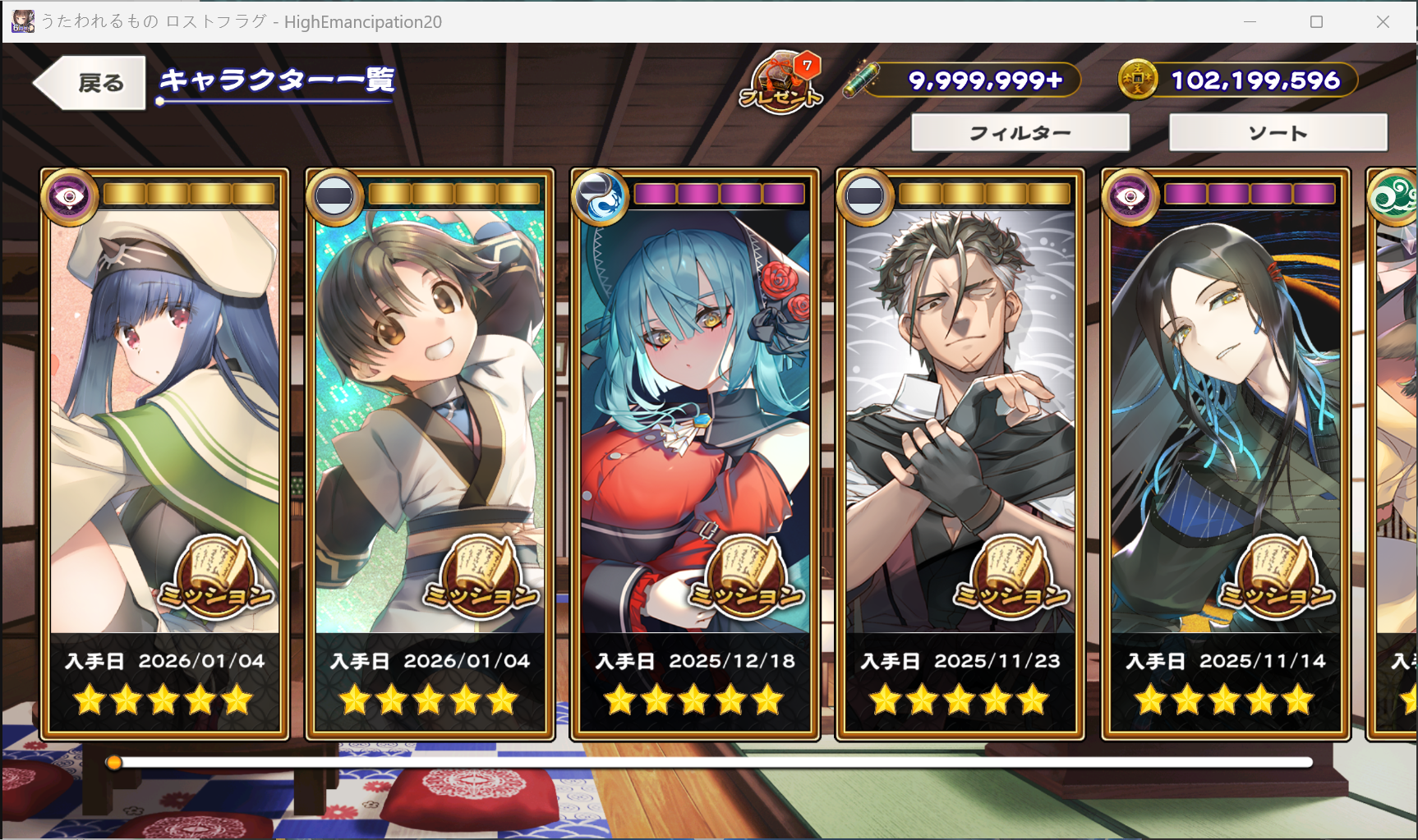Maximize the game window
This screenshot has height=840, width=1418.
[x=1316, y=22]
